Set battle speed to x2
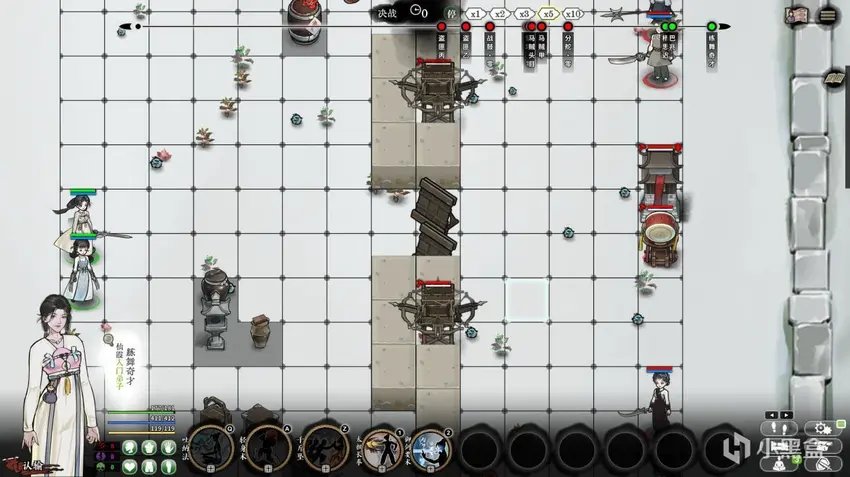This screenshot has width=850, height=477. tap(499, 14)
